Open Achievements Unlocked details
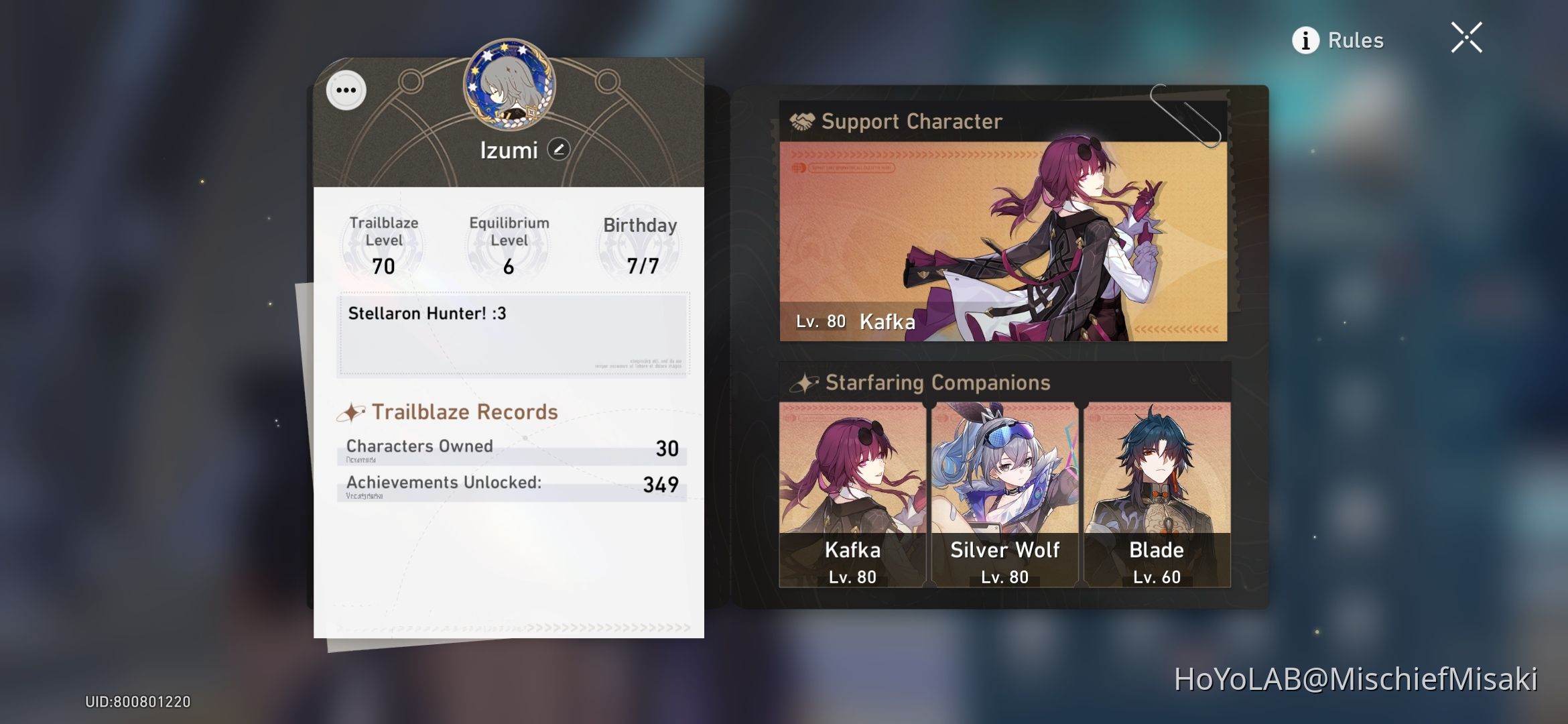This screenshot has width=1568, height=724. [509, 484]
